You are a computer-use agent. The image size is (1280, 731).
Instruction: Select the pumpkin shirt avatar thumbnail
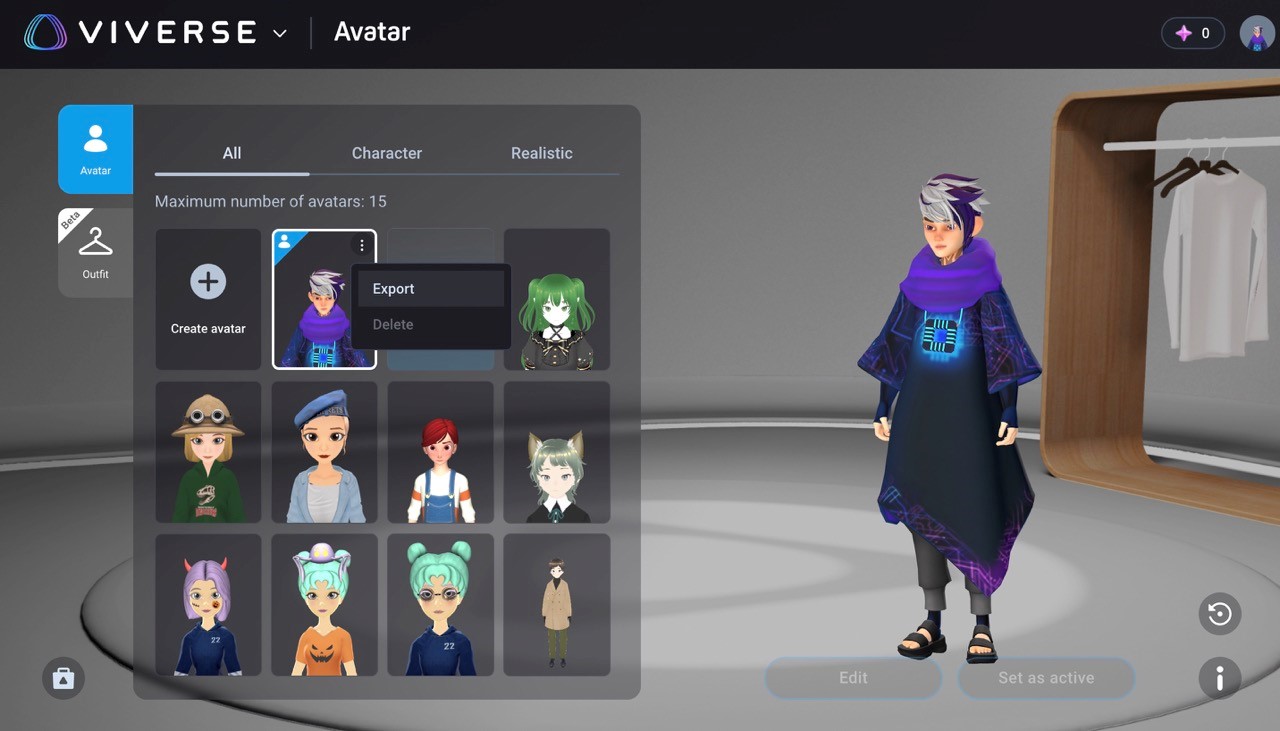(x=324, y=604)
